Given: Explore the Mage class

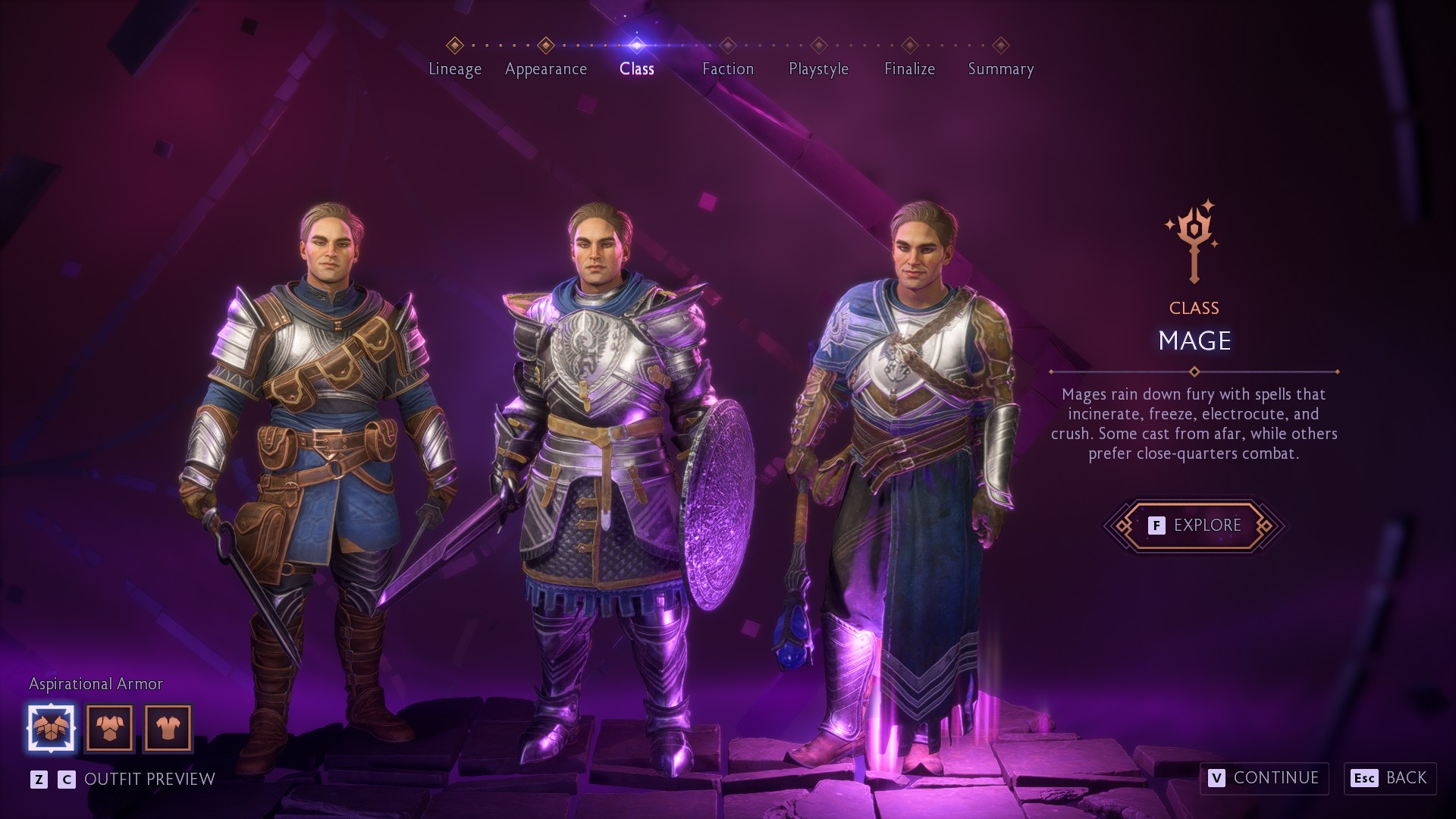Looking at the screenshot, I should pyautogui.click(x=1194, y=525).
